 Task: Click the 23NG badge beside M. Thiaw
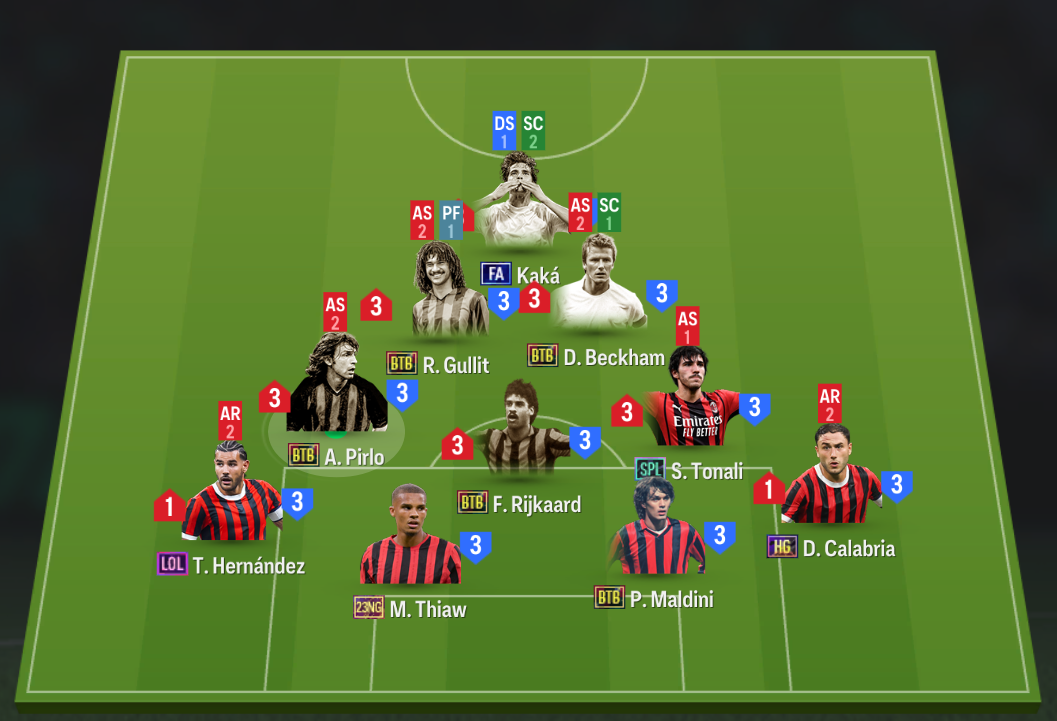tap(368, 607)
